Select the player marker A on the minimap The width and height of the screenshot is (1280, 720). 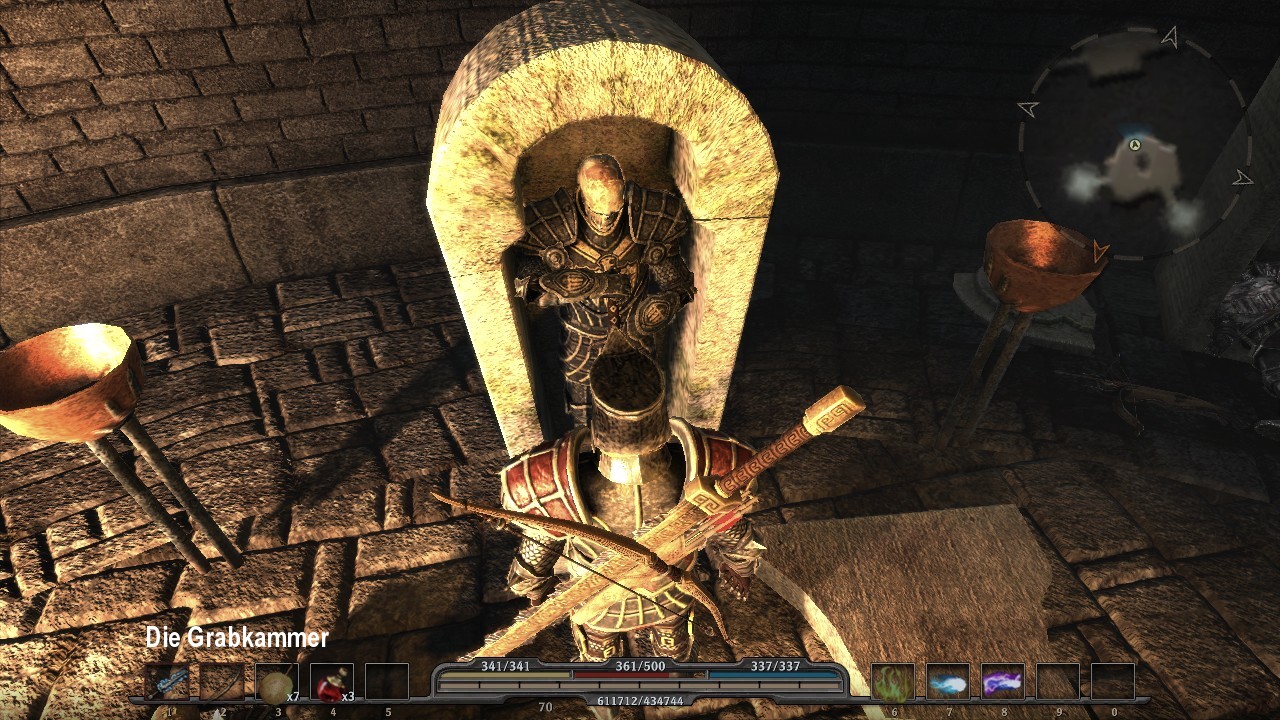click(x=1135, y=146)
